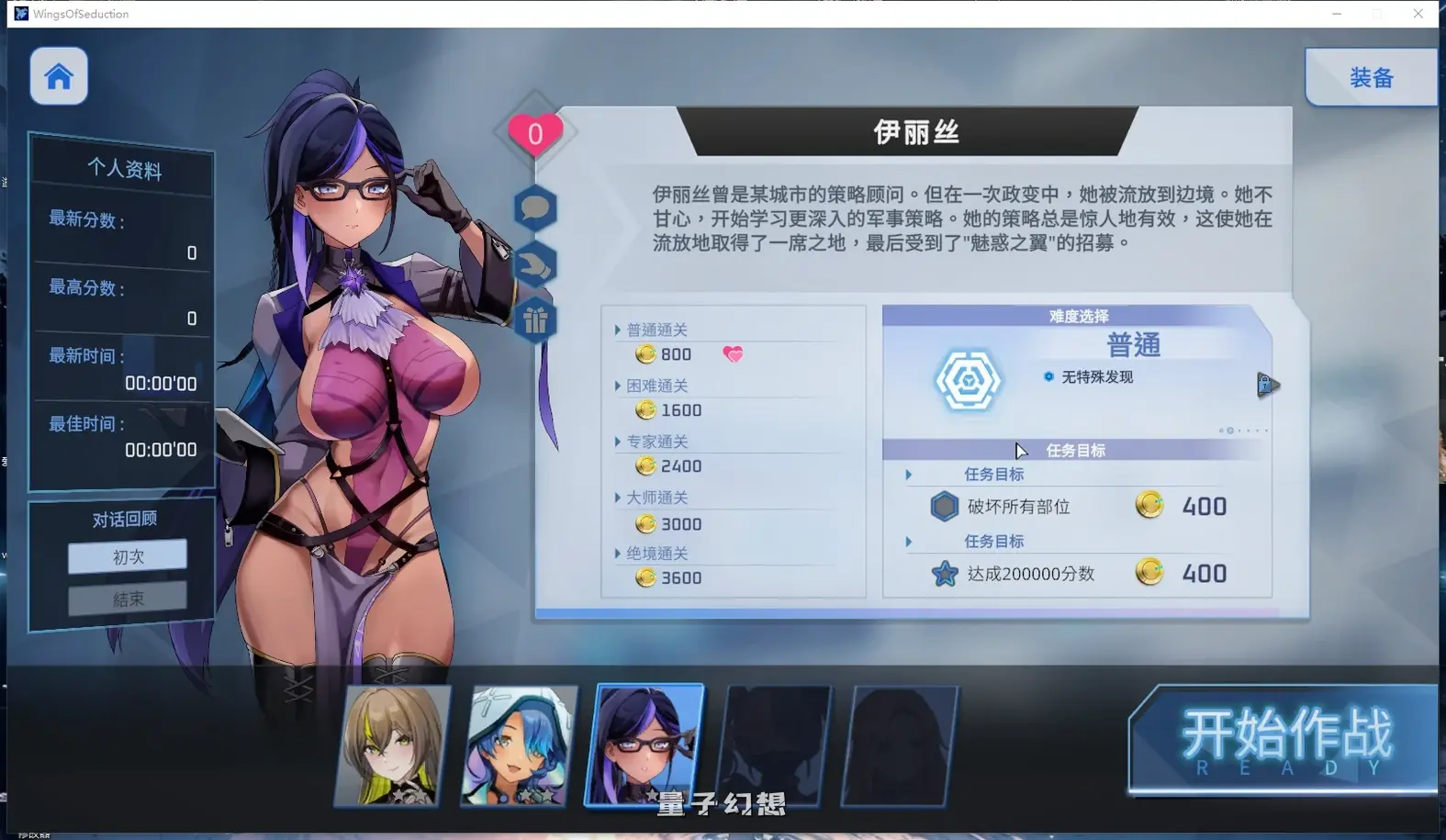Screen dimensions: 1446x840
Task: Click the star icon beside 达成200000分数 objective
Action: tap(945, 573)
